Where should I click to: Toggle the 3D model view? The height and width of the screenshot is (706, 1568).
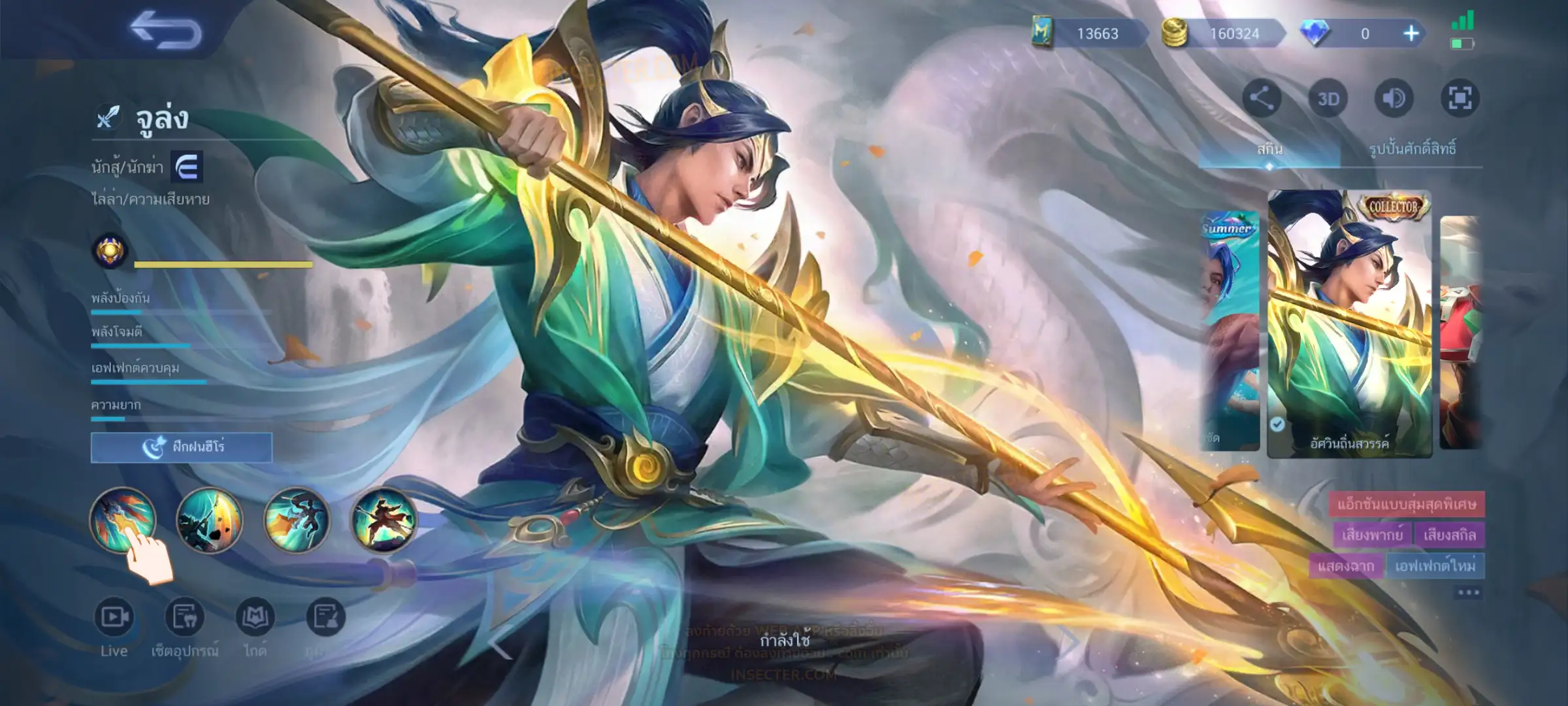point(1328,99)
